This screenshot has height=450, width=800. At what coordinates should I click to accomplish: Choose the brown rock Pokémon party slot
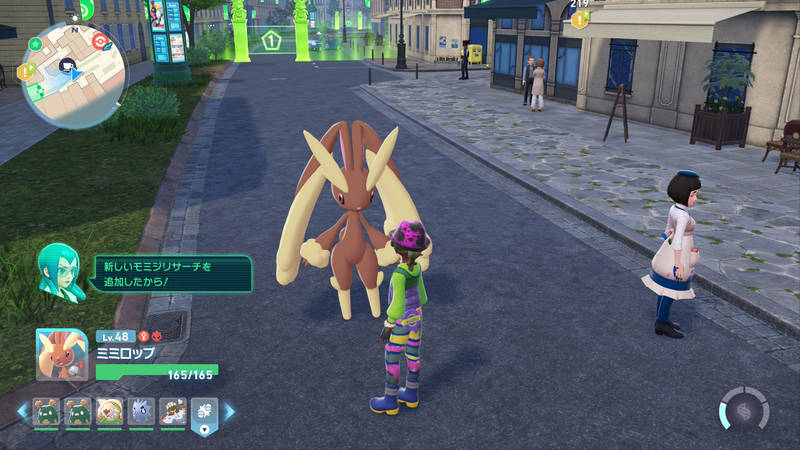coord(172,411)
